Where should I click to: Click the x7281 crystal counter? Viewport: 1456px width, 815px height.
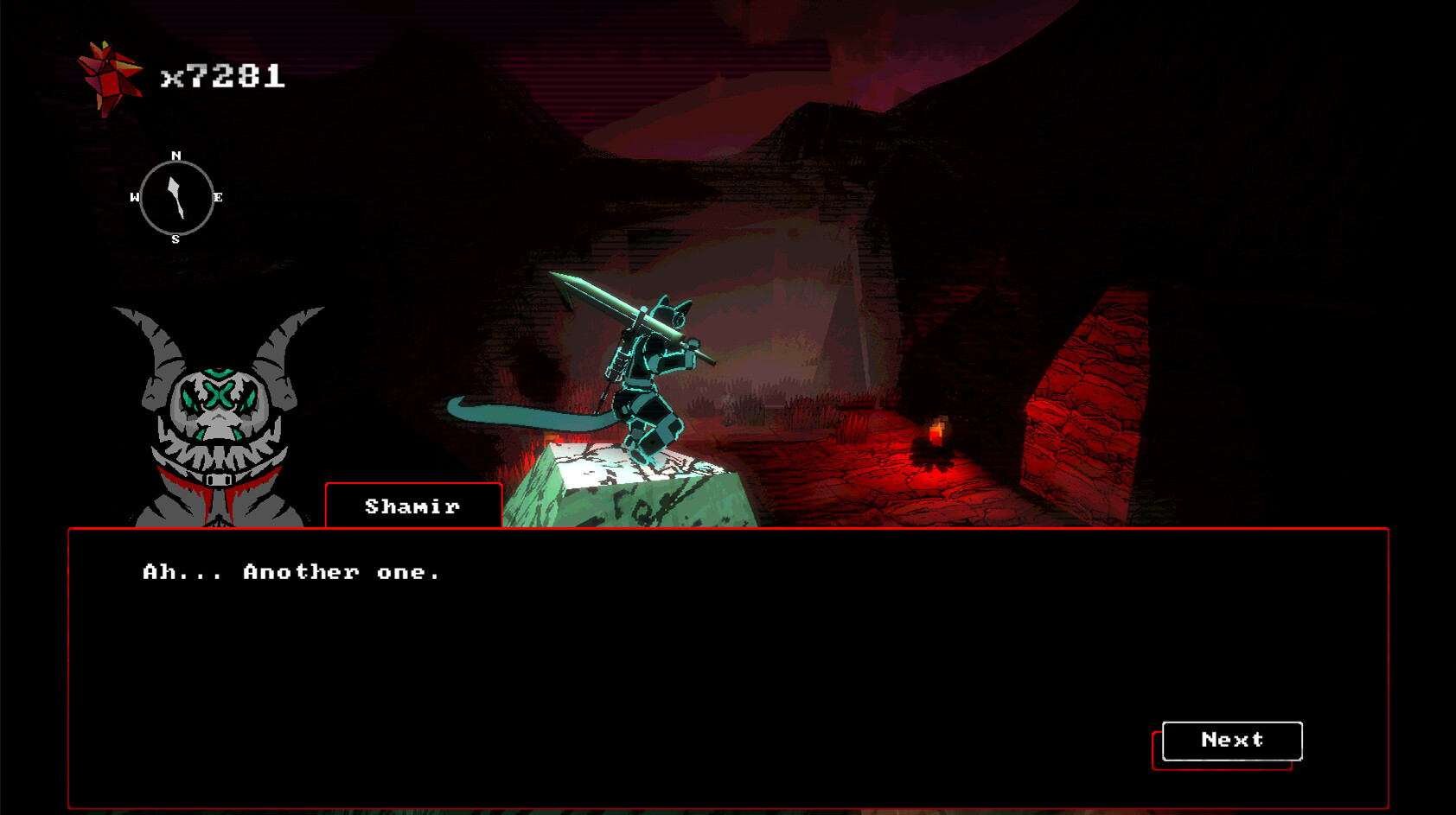(223, 76)
